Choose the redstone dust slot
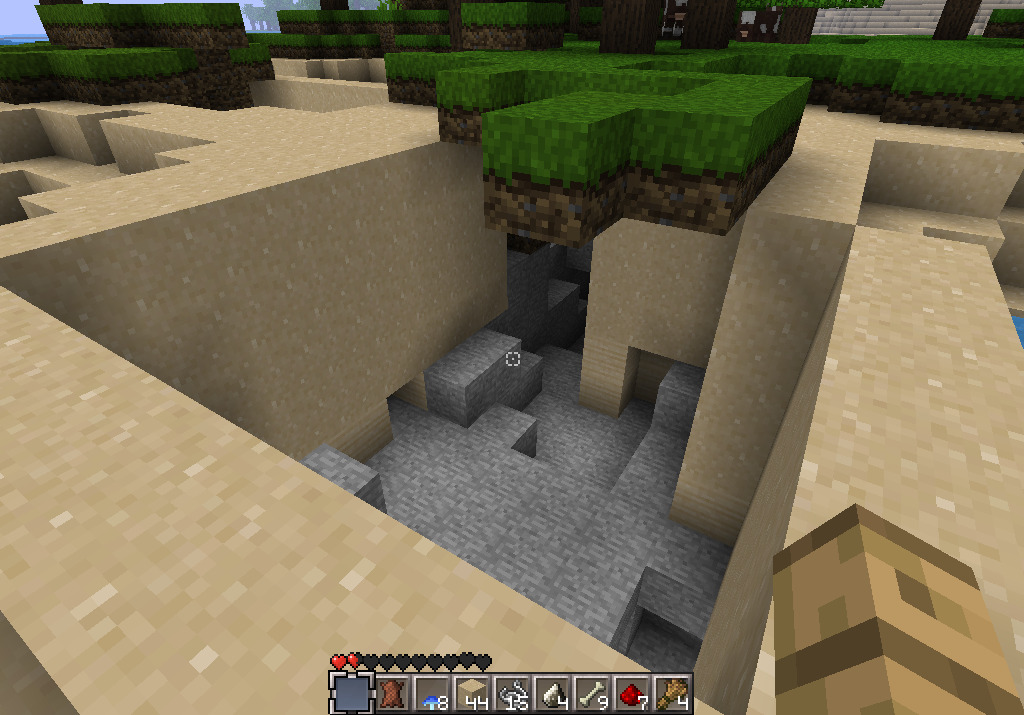This screenshot has height=715, width=1024. (632, 692)
